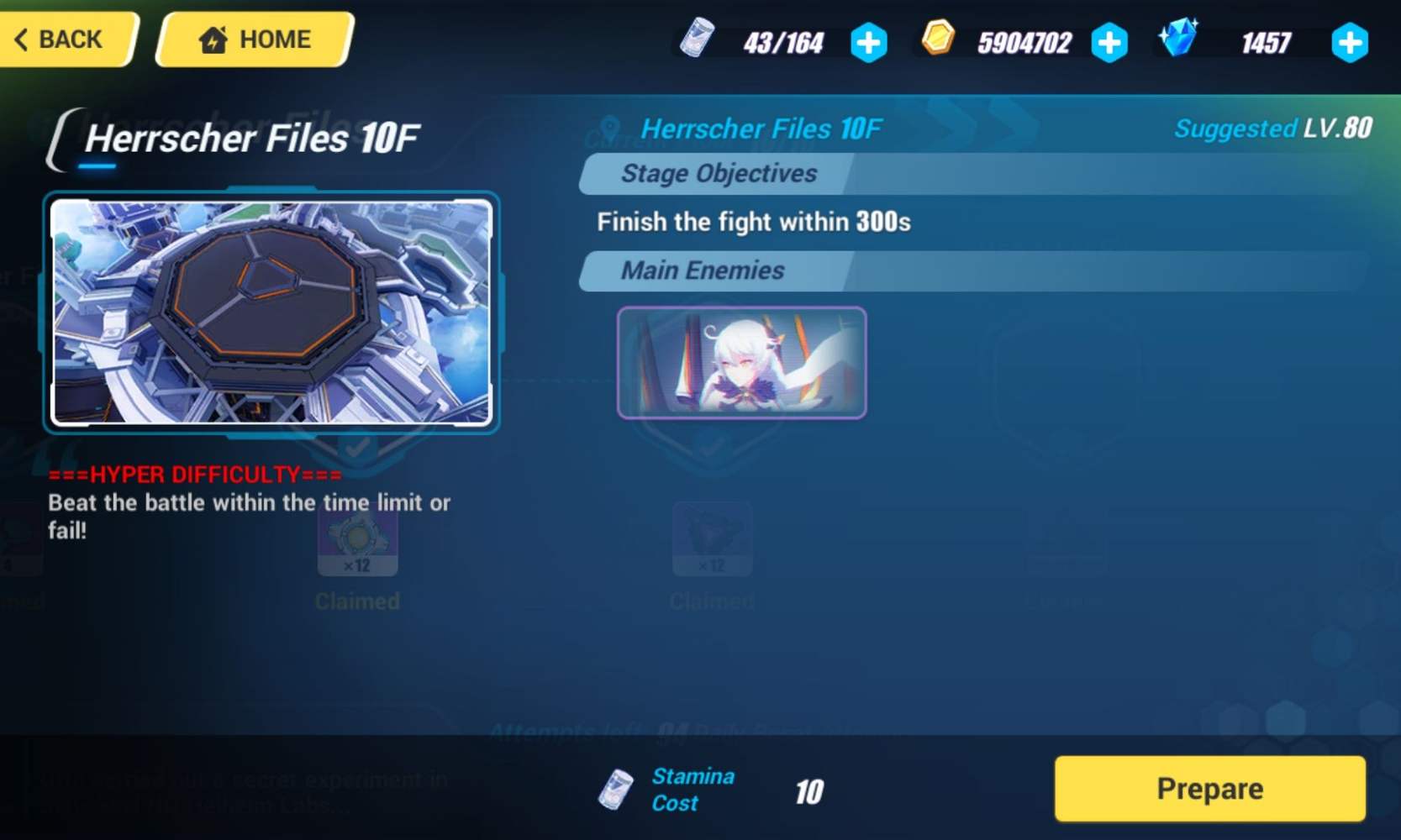Select the Stage Objectives header bar
1401x840 pixels.
click(719, 174)
